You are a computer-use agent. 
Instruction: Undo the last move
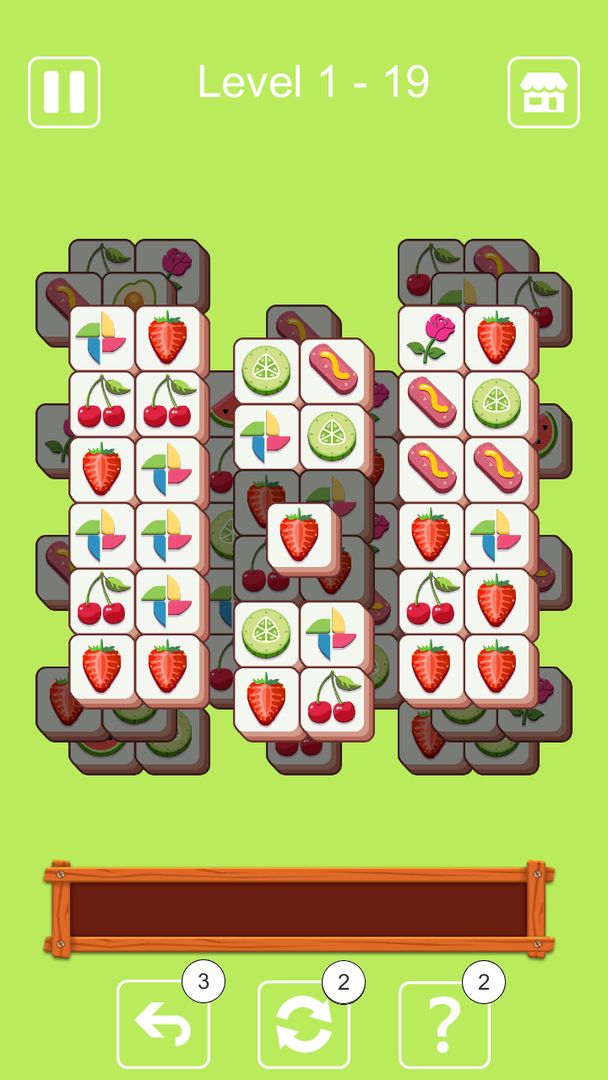(x=163, y=1024)
